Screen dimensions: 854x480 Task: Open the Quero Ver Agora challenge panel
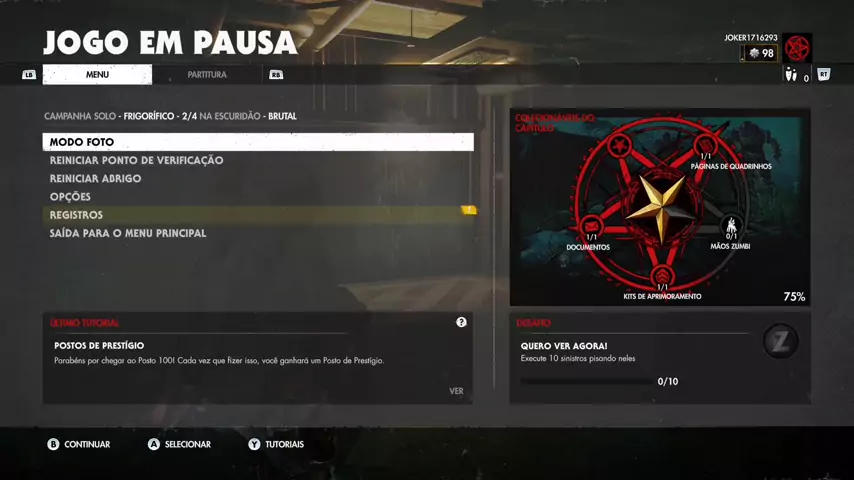660,358
